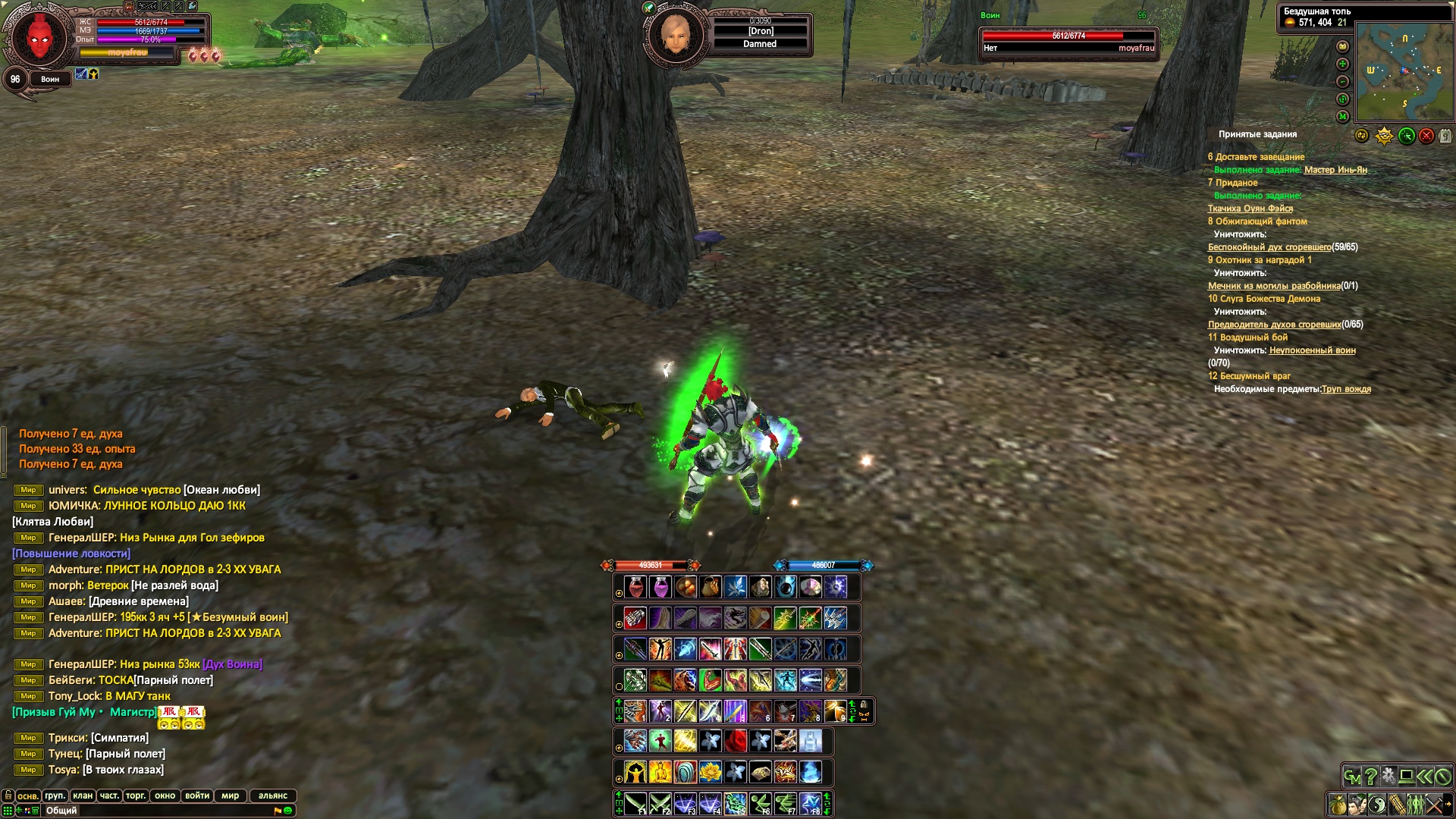Click the Неупокоенный воин quest target link
The height and width of the screenshot is (819, 1456).
pos(1312,350)
